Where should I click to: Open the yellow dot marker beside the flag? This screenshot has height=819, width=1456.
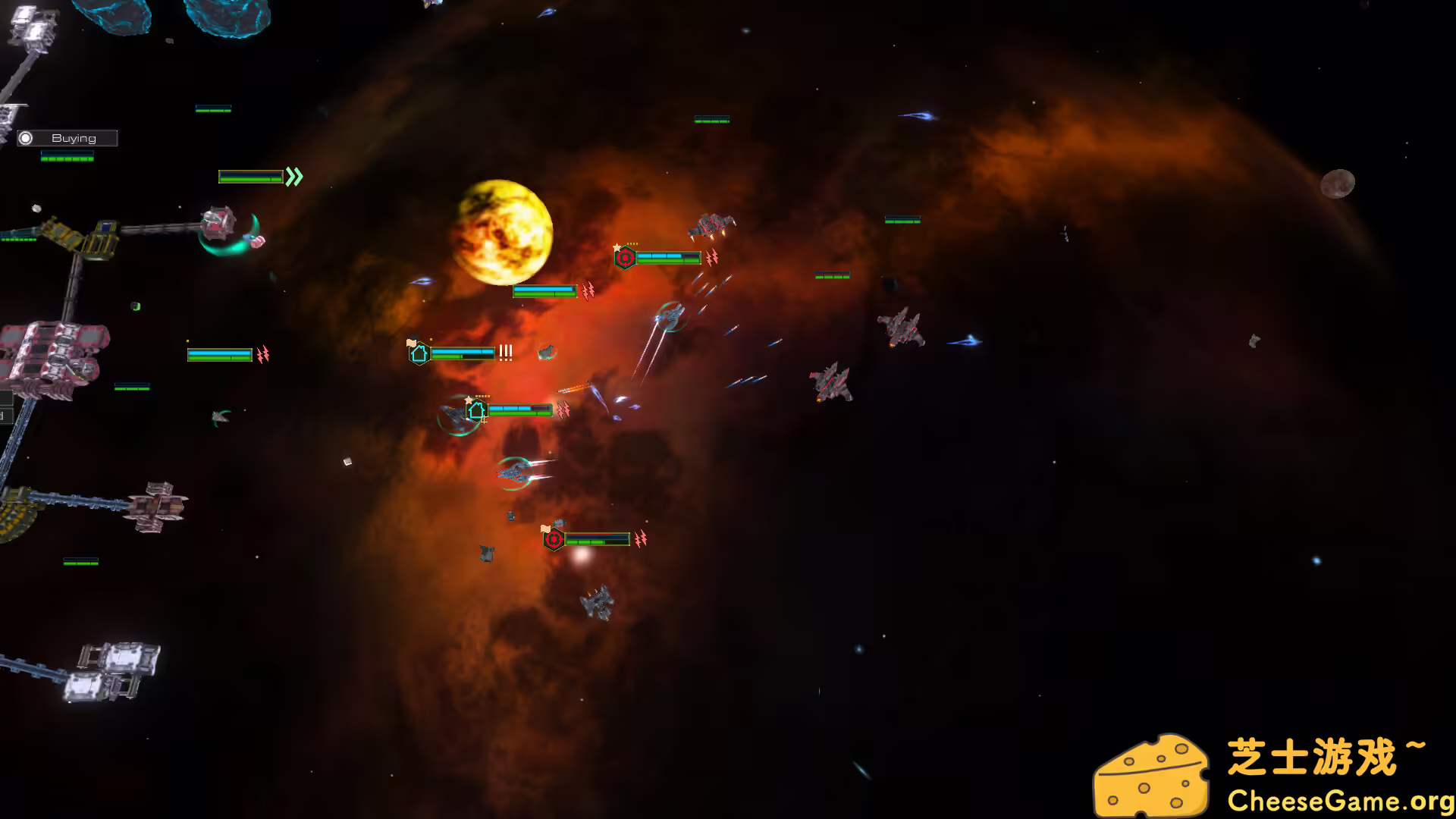(x=431, y=339)
